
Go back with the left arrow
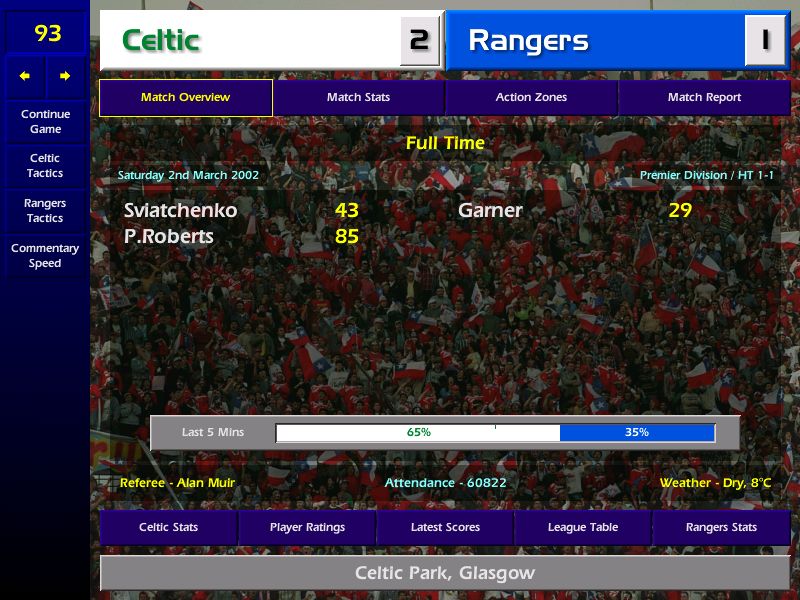click(25, 76)
